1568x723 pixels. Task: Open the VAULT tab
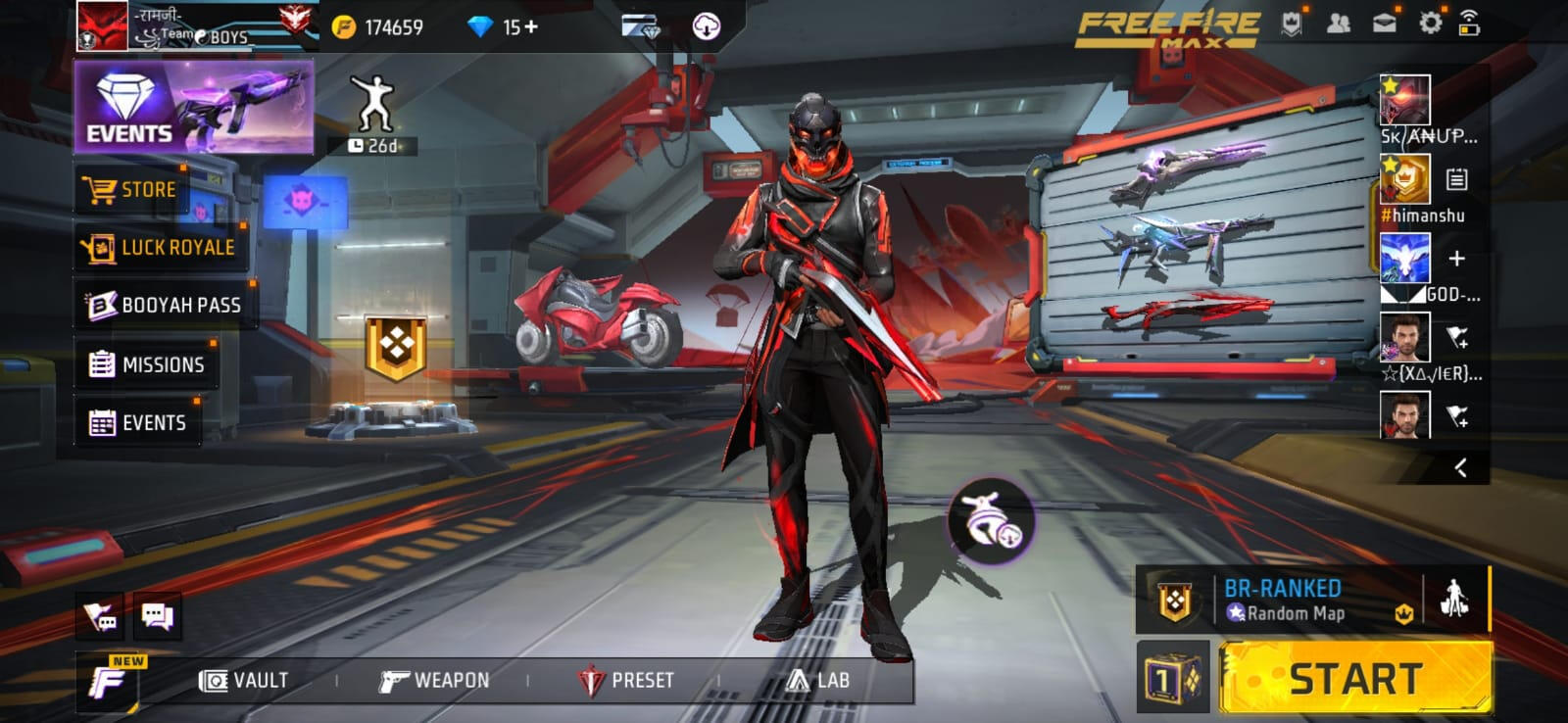[244, 680]
